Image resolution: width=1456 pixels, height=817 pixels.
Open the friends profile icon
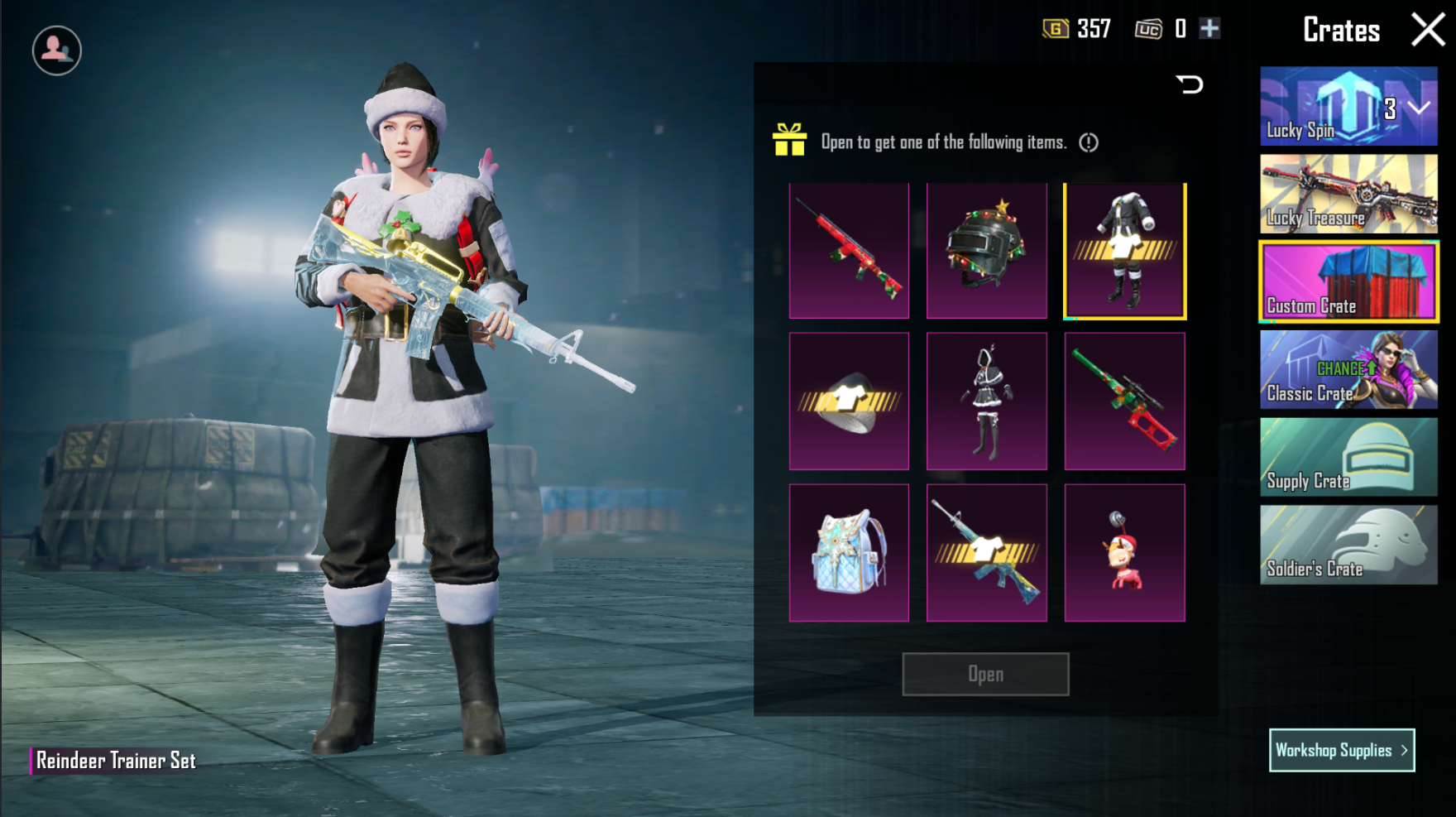point(56,50)
